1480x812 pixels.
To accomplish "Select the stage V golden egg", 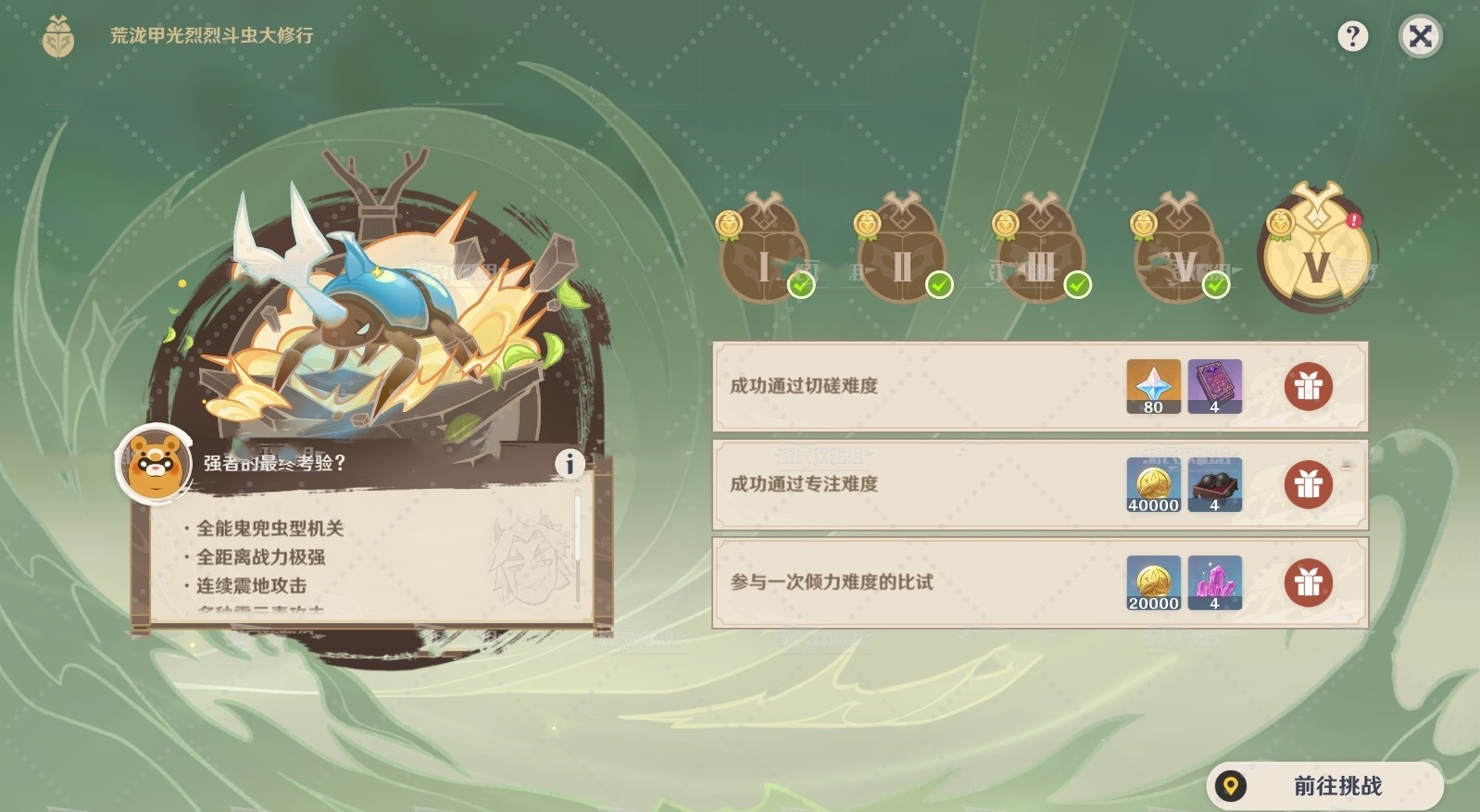I will pyautogui.click(x=1314, y=250).
